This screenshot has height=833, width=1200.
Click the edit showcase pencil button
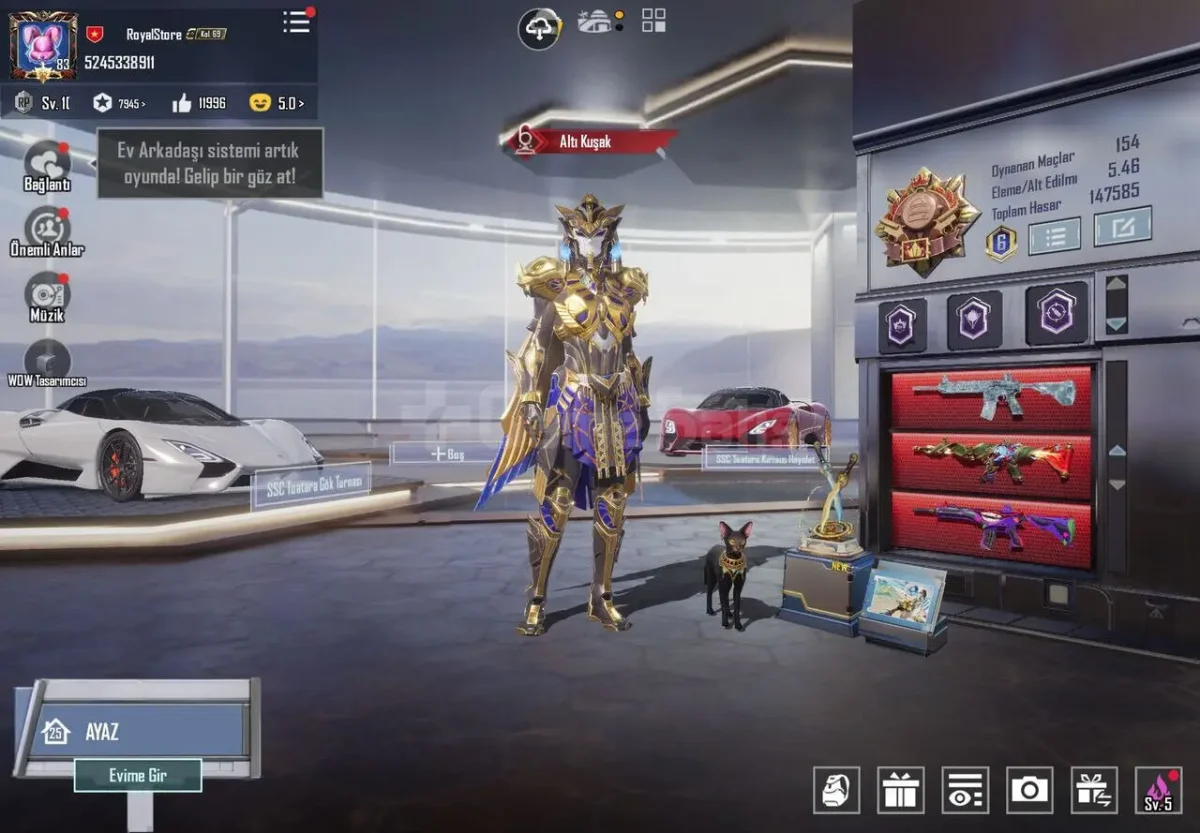click(1122, 226)
